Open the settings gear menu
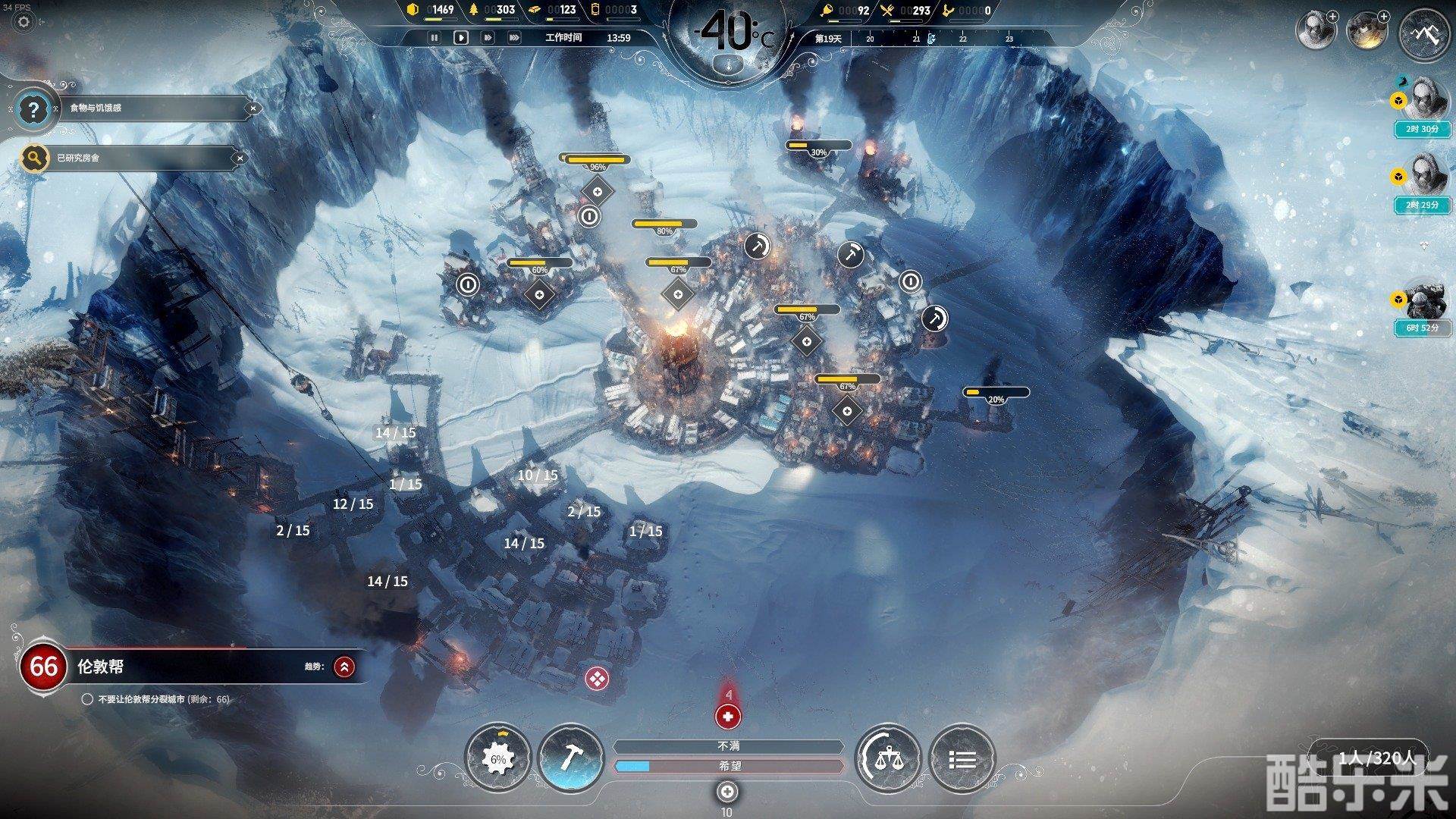This screenshot has width=1456, height=819. tap(24, 22)
